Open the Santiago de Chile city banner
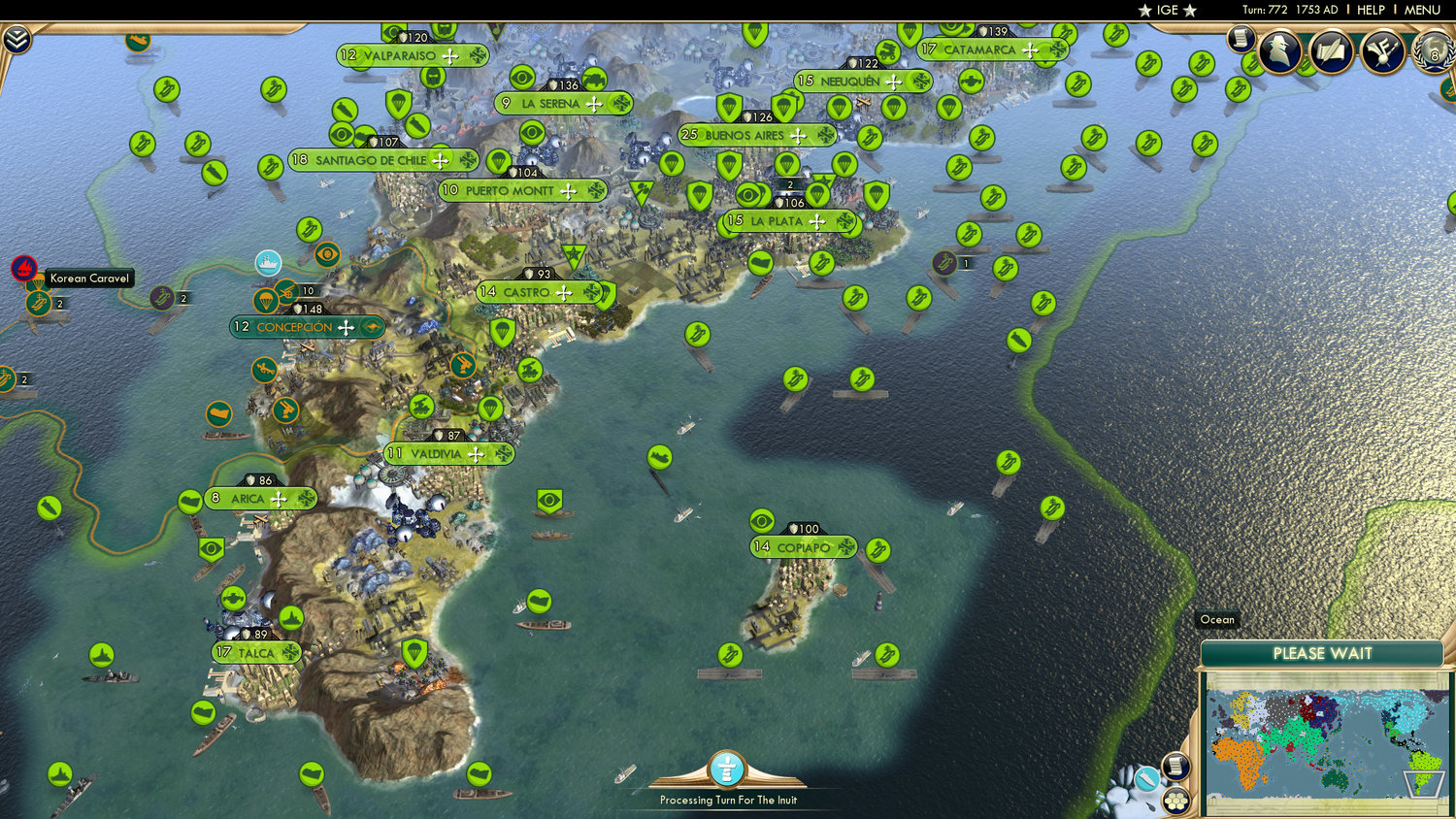The width and height of the screenshot is (1456, 819). pos(372,159)
